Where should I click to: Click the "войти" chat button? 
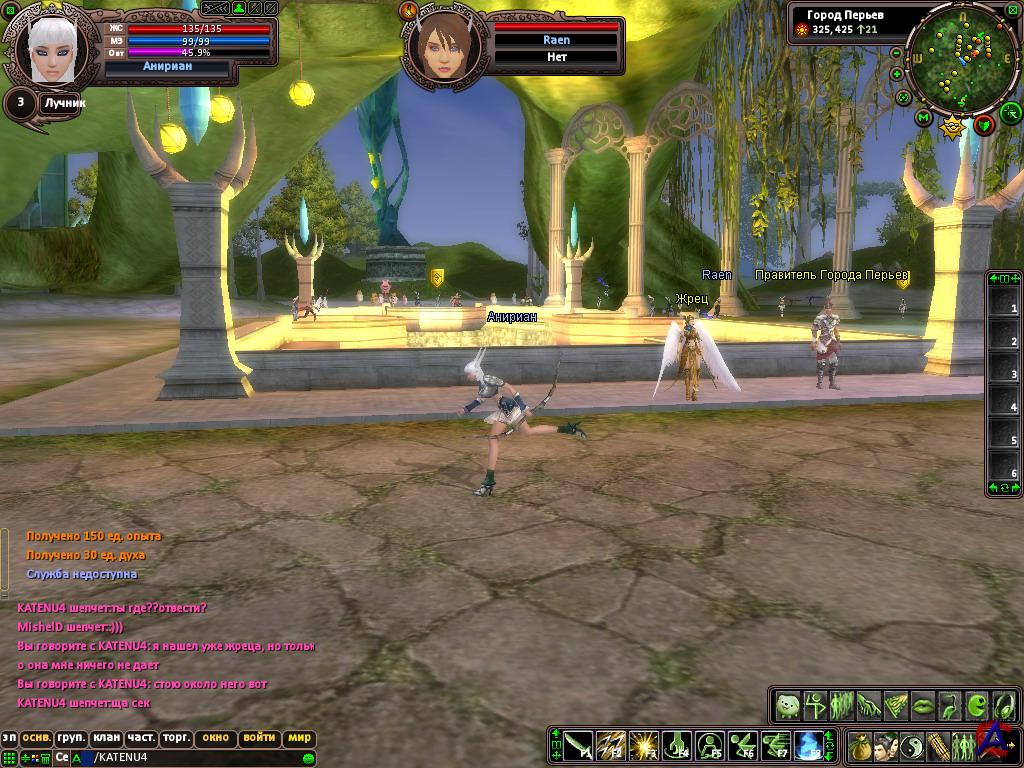tap(259, 738)
